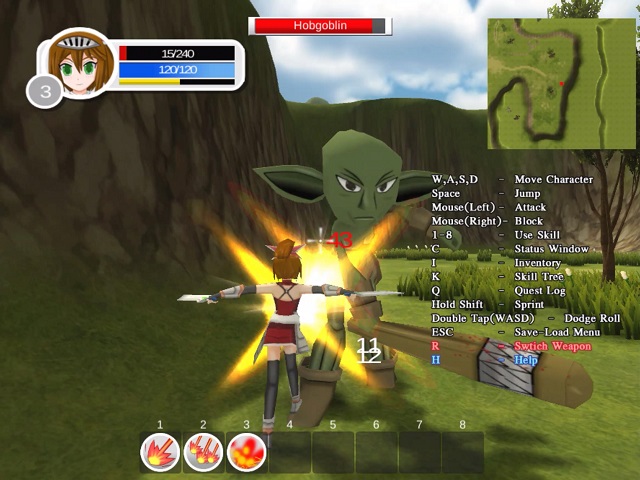Cast the fire explosion skill in slot 3
Image resolution: width=640 pixels, height=480 pixels.
click(246, 453)
